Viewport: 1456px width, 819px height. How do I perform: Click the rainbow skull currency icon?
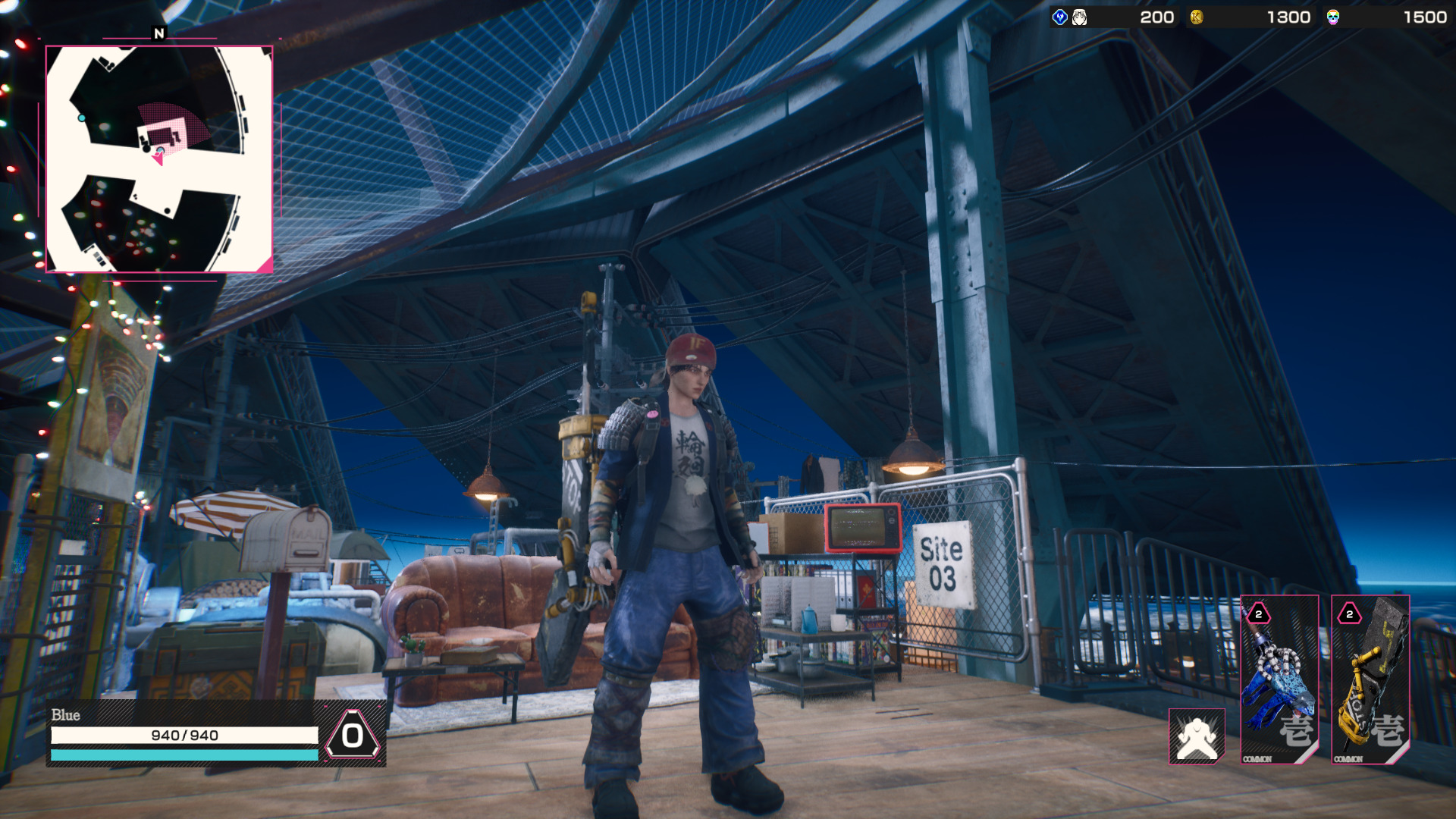pyautogui.click(x=1333, y=17)
